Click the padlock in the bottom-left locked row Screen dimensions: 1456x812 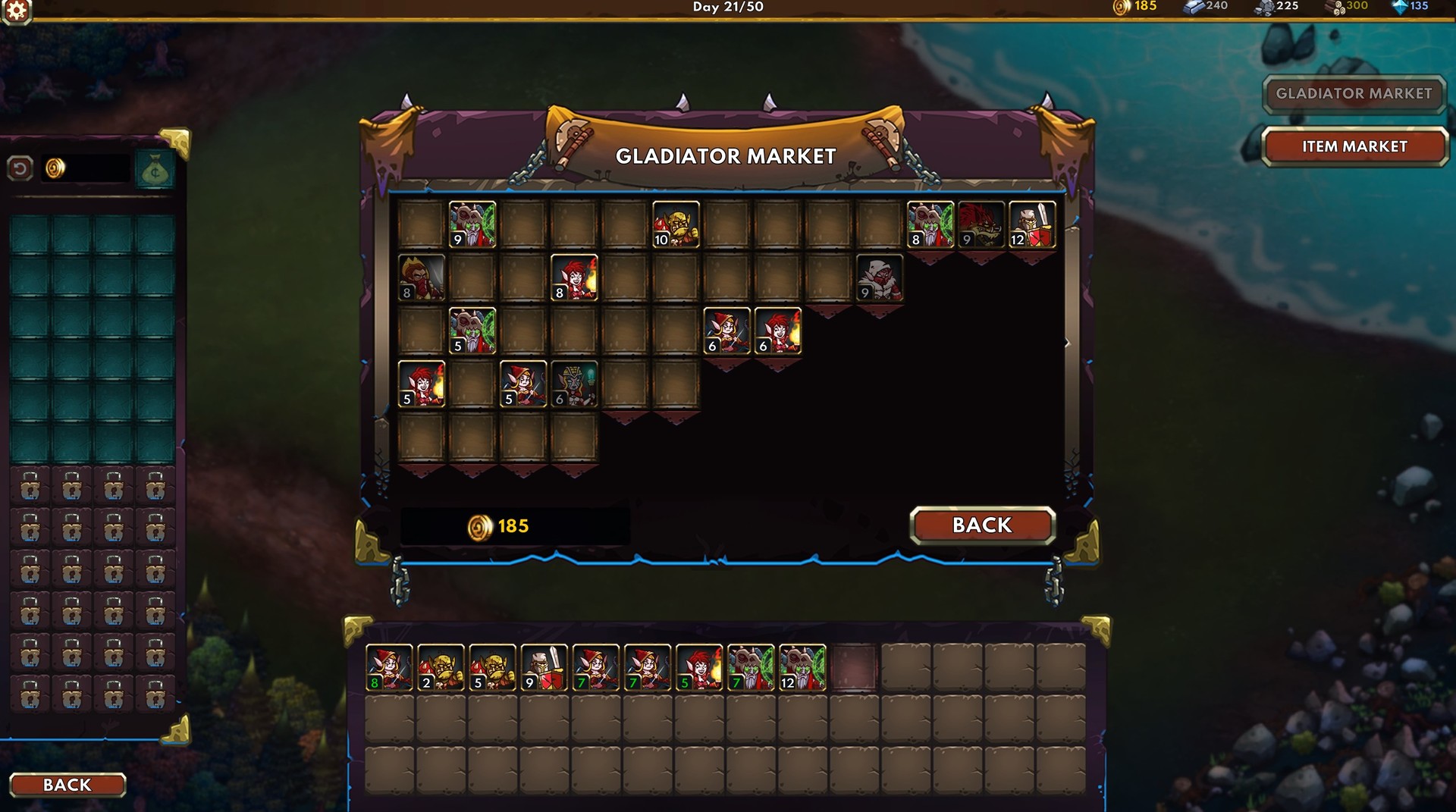coord(30,692)
